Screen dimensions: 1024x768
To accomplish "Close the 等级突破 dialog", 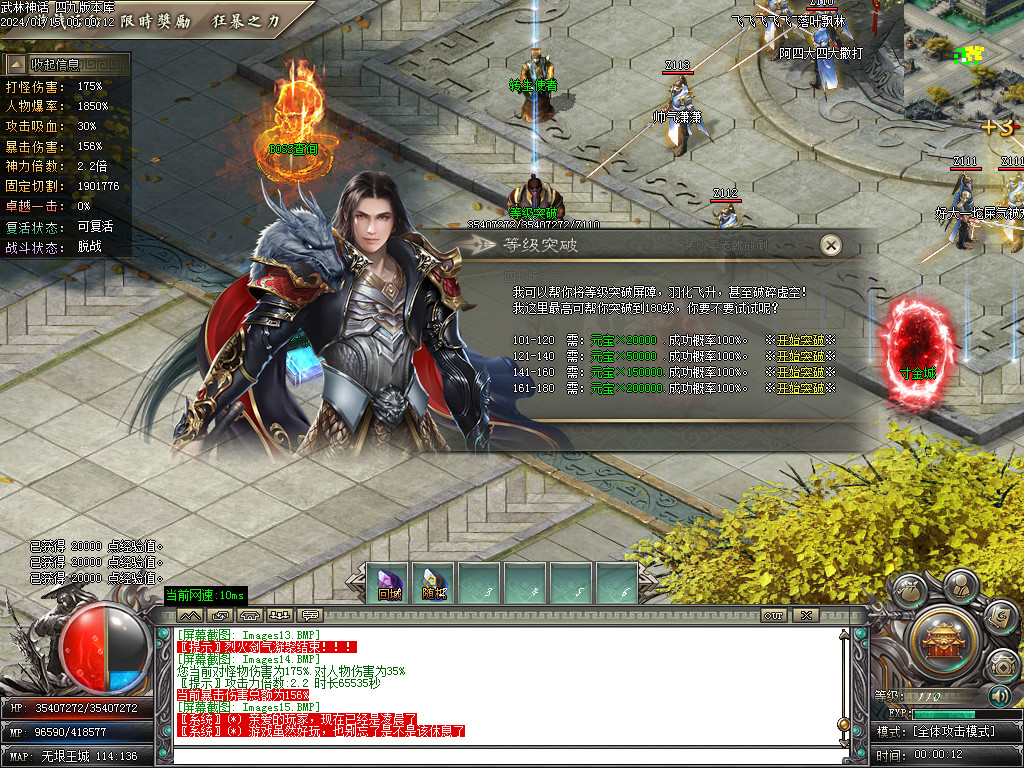I will [x=830, y=245].
